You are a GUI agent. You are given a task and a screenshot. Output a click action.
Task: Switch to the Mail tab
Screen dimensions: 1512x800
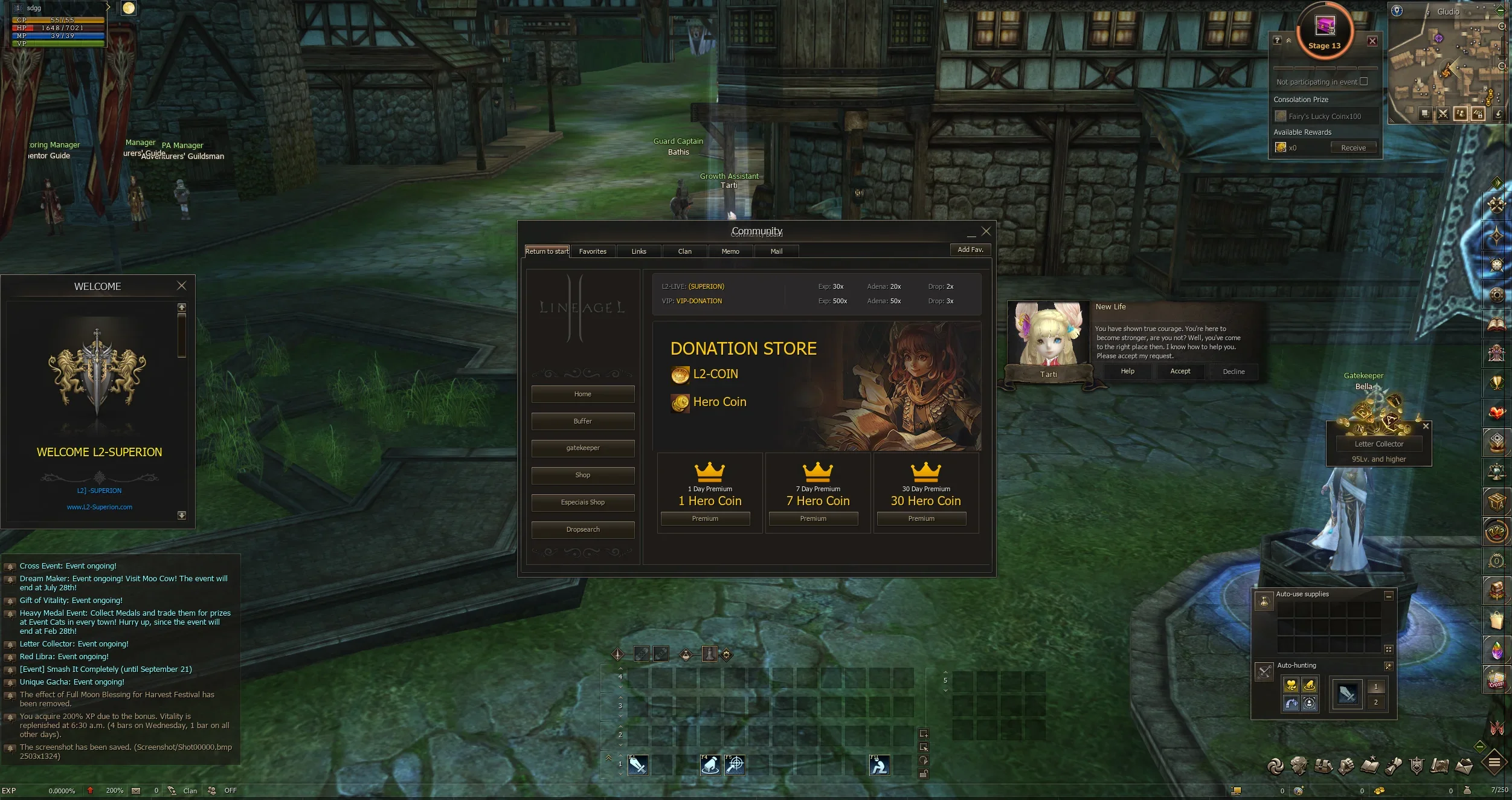[x=776, y=251]
